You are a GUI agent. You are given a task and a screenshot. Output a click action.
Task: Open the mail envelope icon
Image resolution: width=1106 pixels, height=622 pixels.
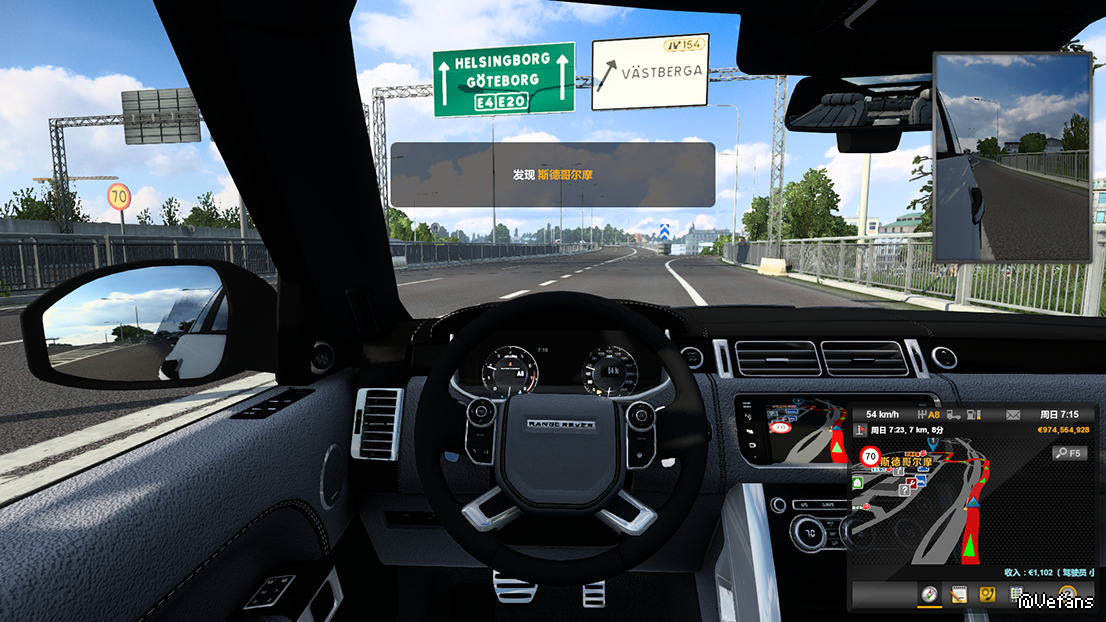coord(1013,414)
